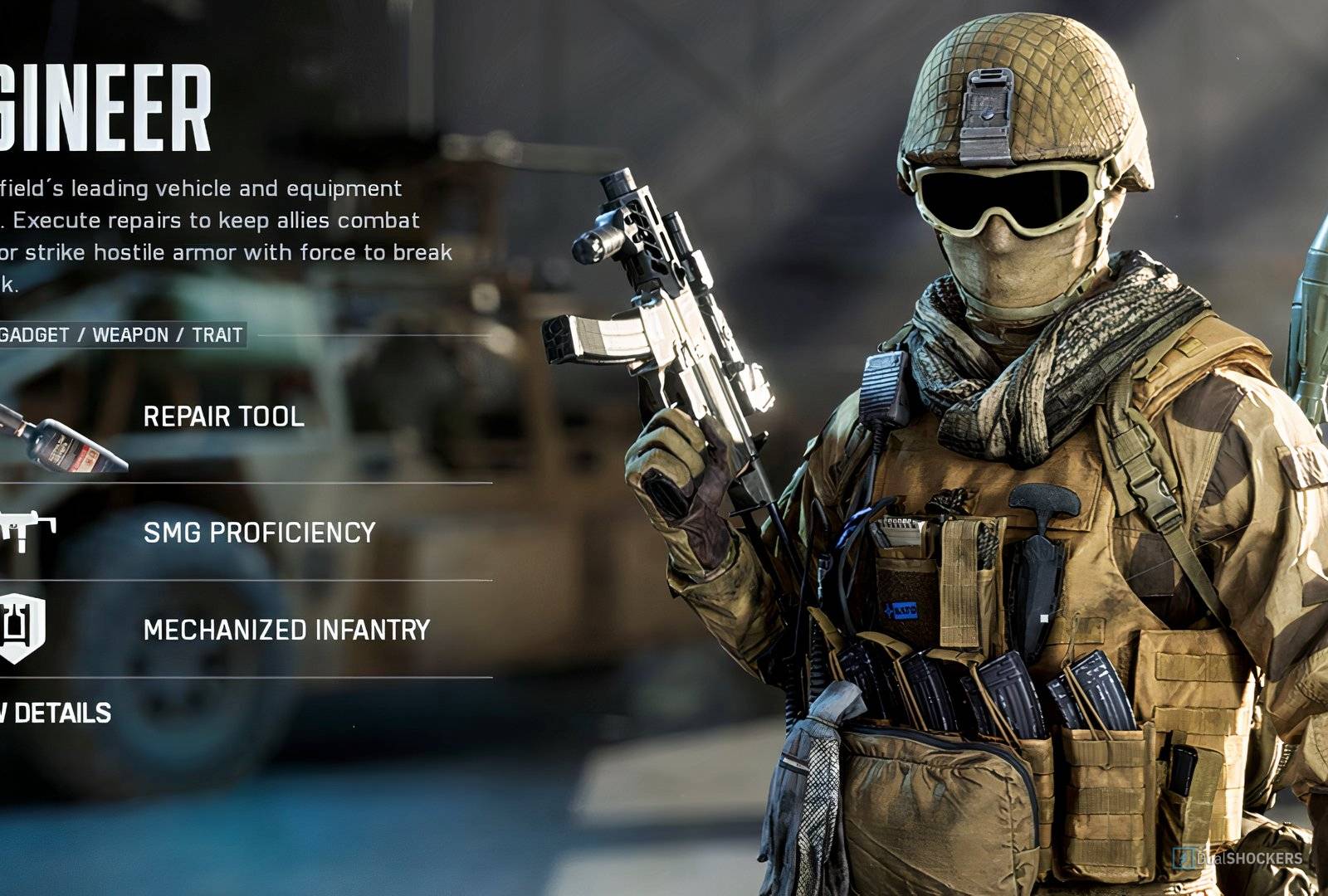Click the blowtorch repair tool icon
Screen dimensions: 1328x896
(x=62, y=439)
